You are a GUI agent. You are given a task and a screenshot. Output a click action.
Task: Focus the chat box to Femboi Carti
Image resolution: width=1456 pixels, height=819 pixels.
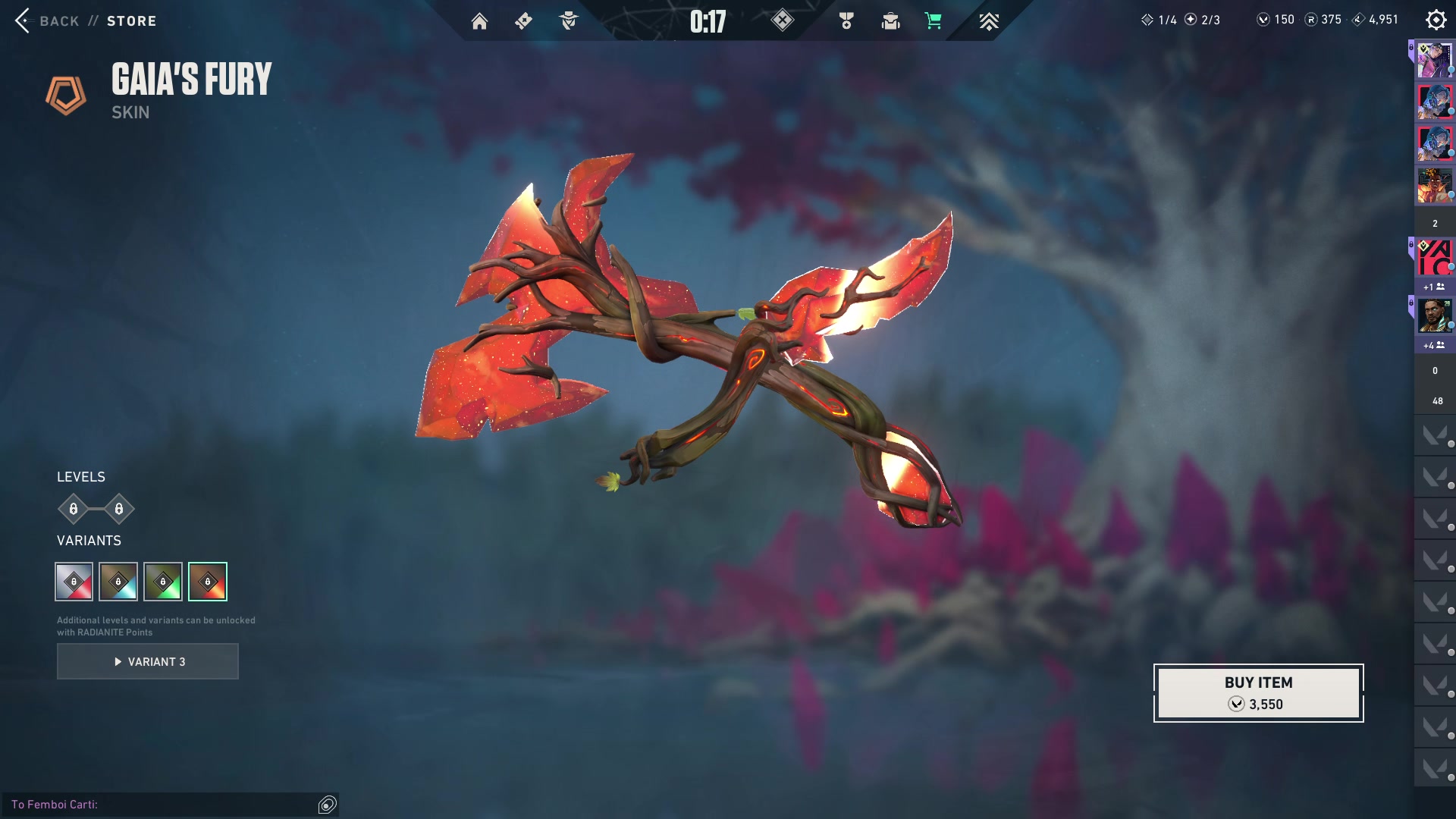[x=159, y=804]
